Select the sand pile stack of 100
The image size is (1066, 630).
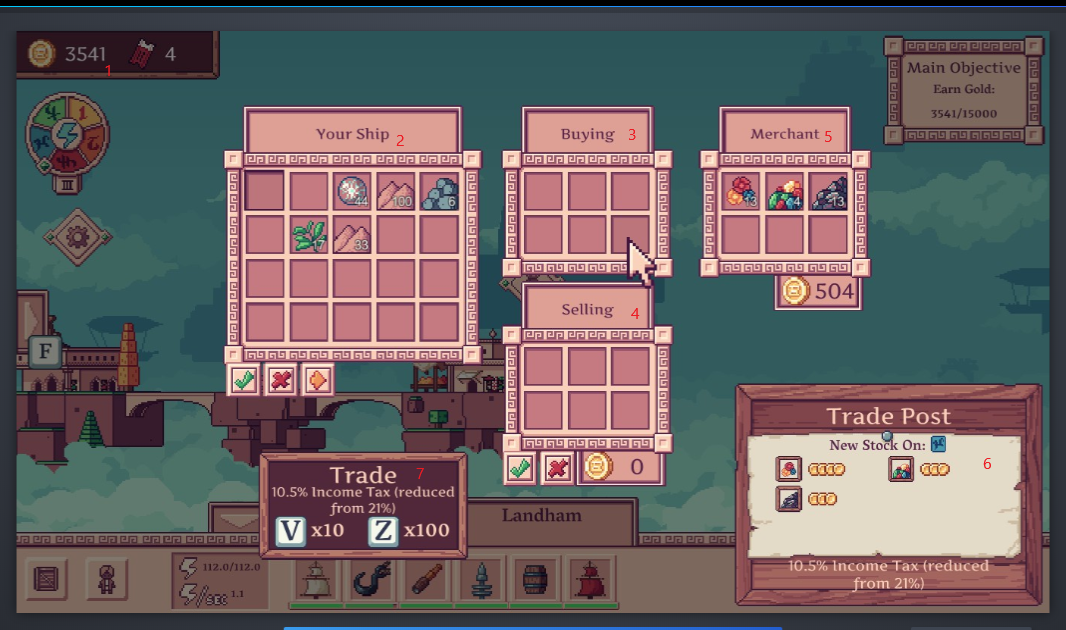coord(397,191)
